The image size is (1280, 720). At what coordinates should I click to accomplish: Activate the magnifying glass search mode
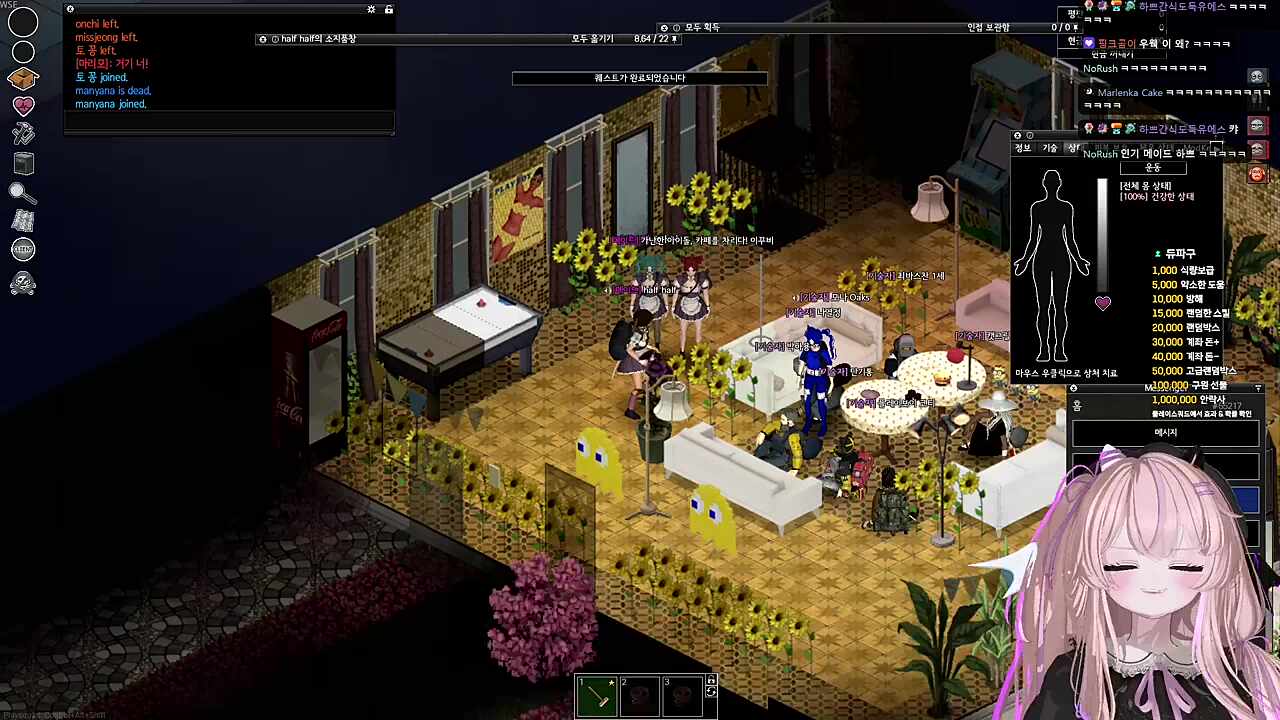(x=23, y=192)
